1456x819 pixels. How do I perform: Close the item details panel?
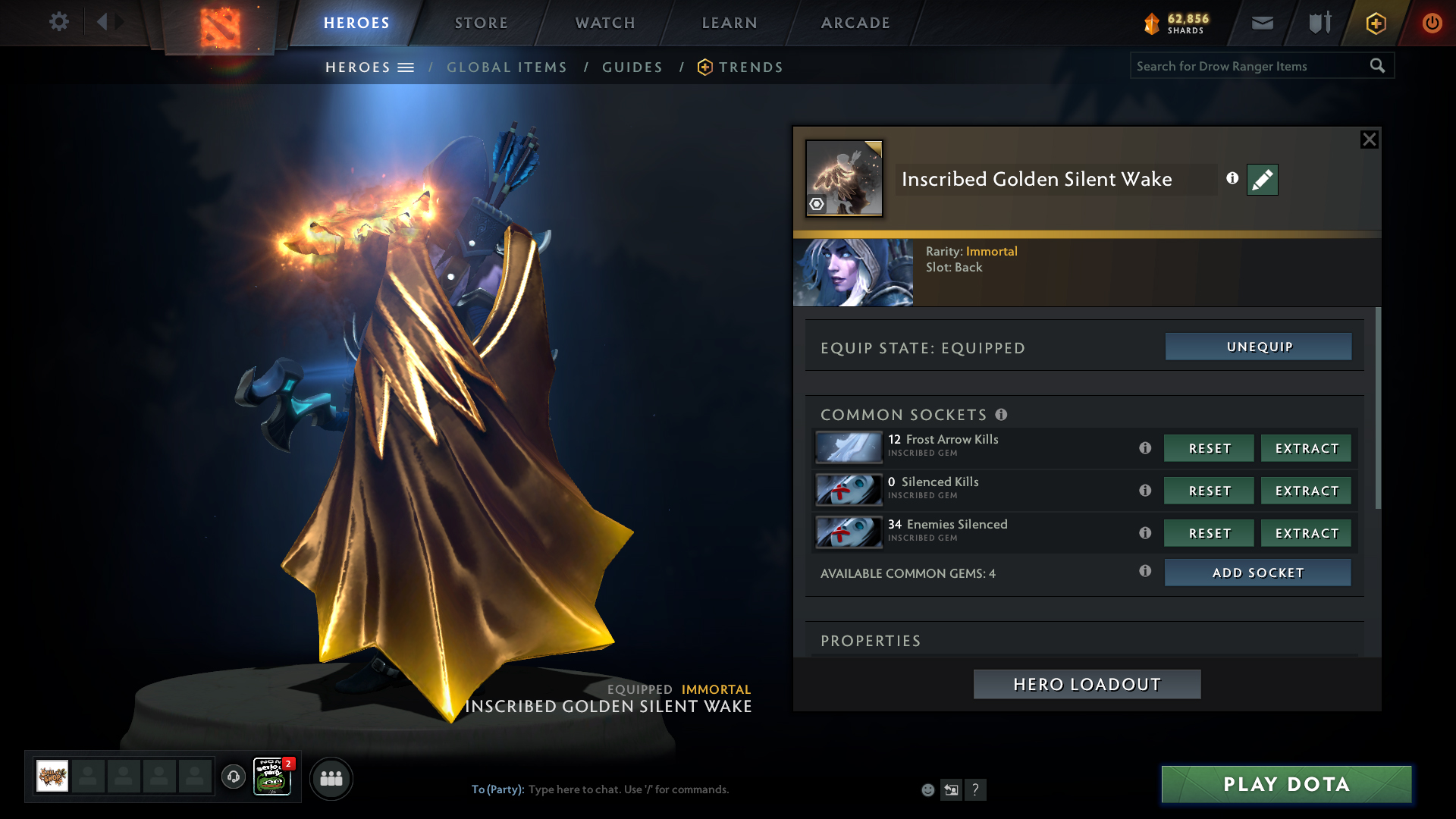click(x=1369, y=140)
